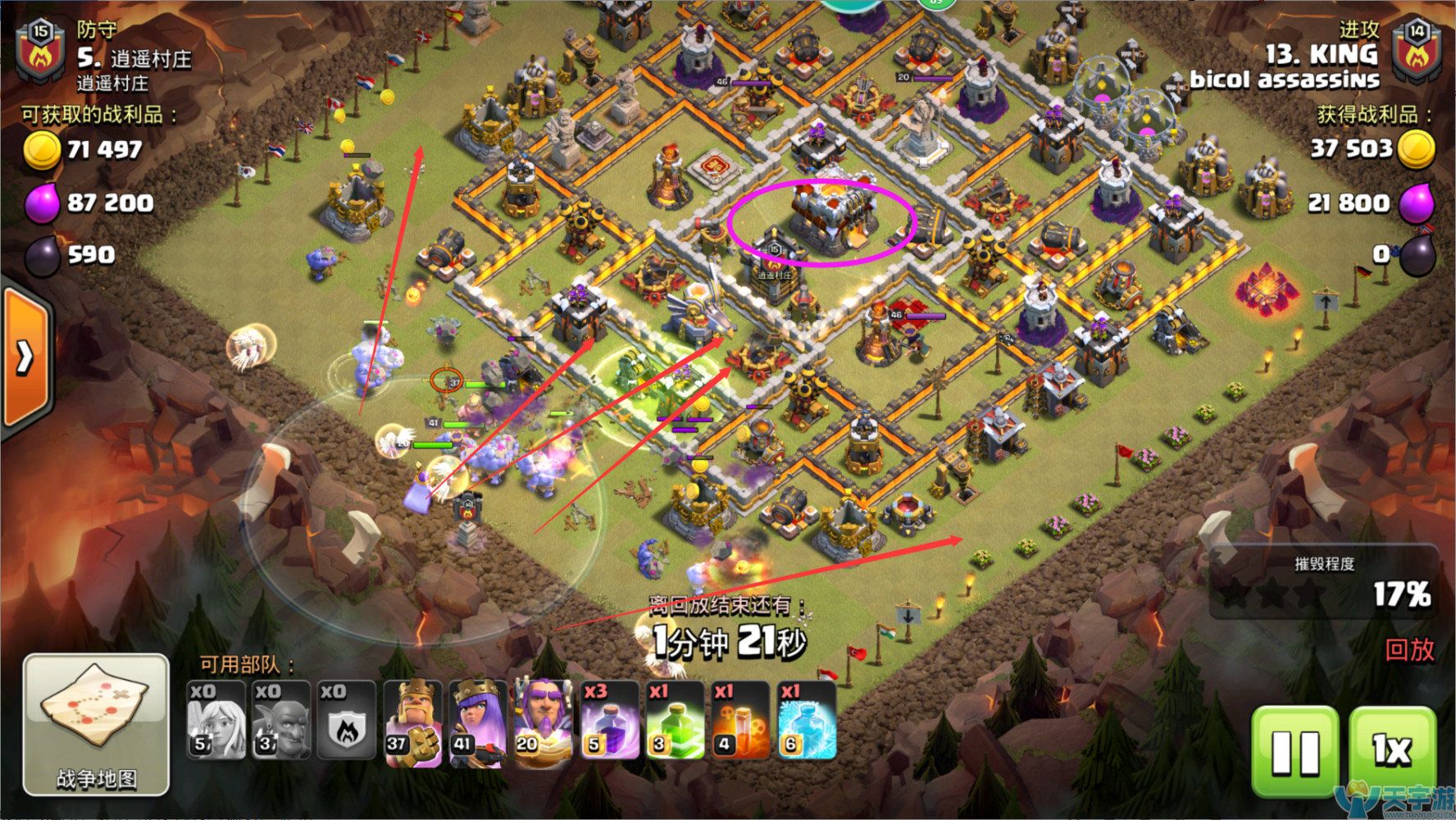The image size is (1456, 820).
Task: Select the orange Skeleton spell
Action: coord(739,721)
